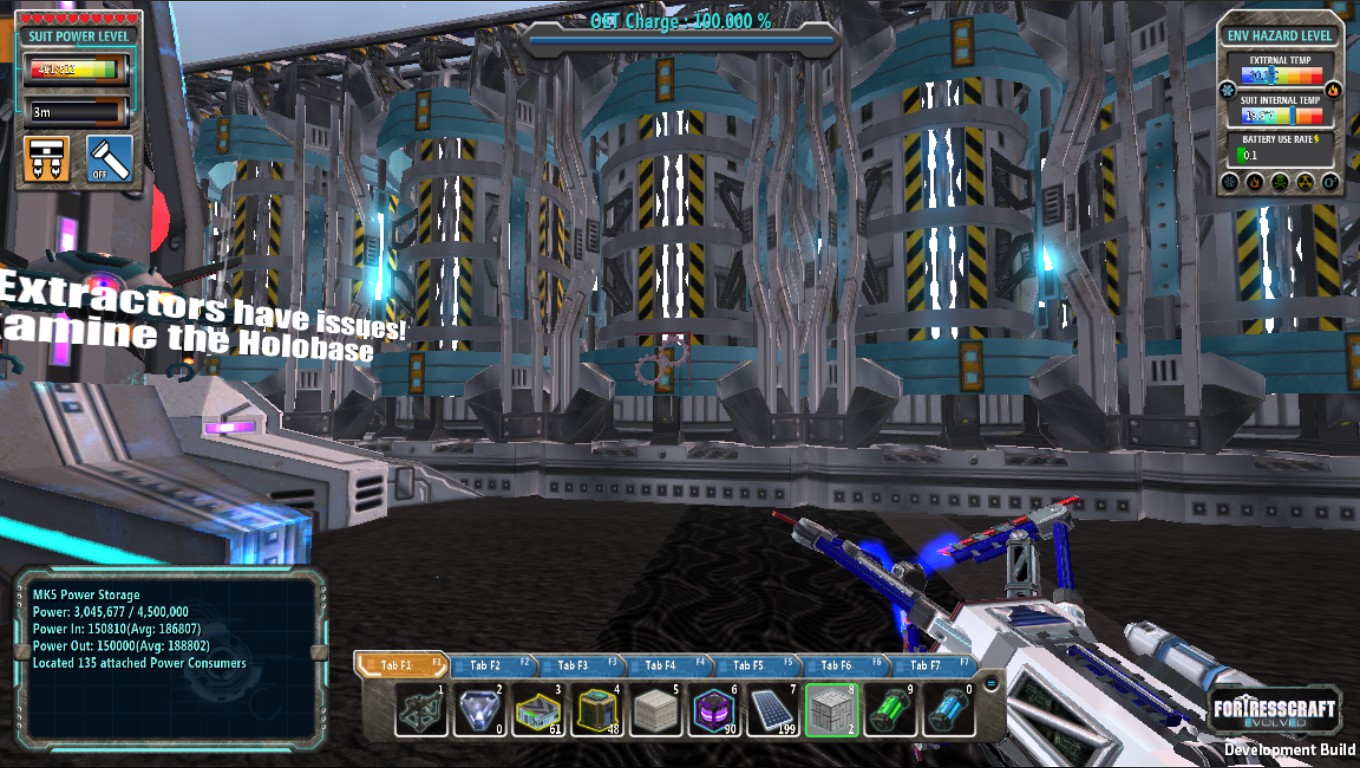Switch to hotbar Tab F6
The height and width of the screenshot is (768, 1360).
pyautogui.click(x=838, y=665)
